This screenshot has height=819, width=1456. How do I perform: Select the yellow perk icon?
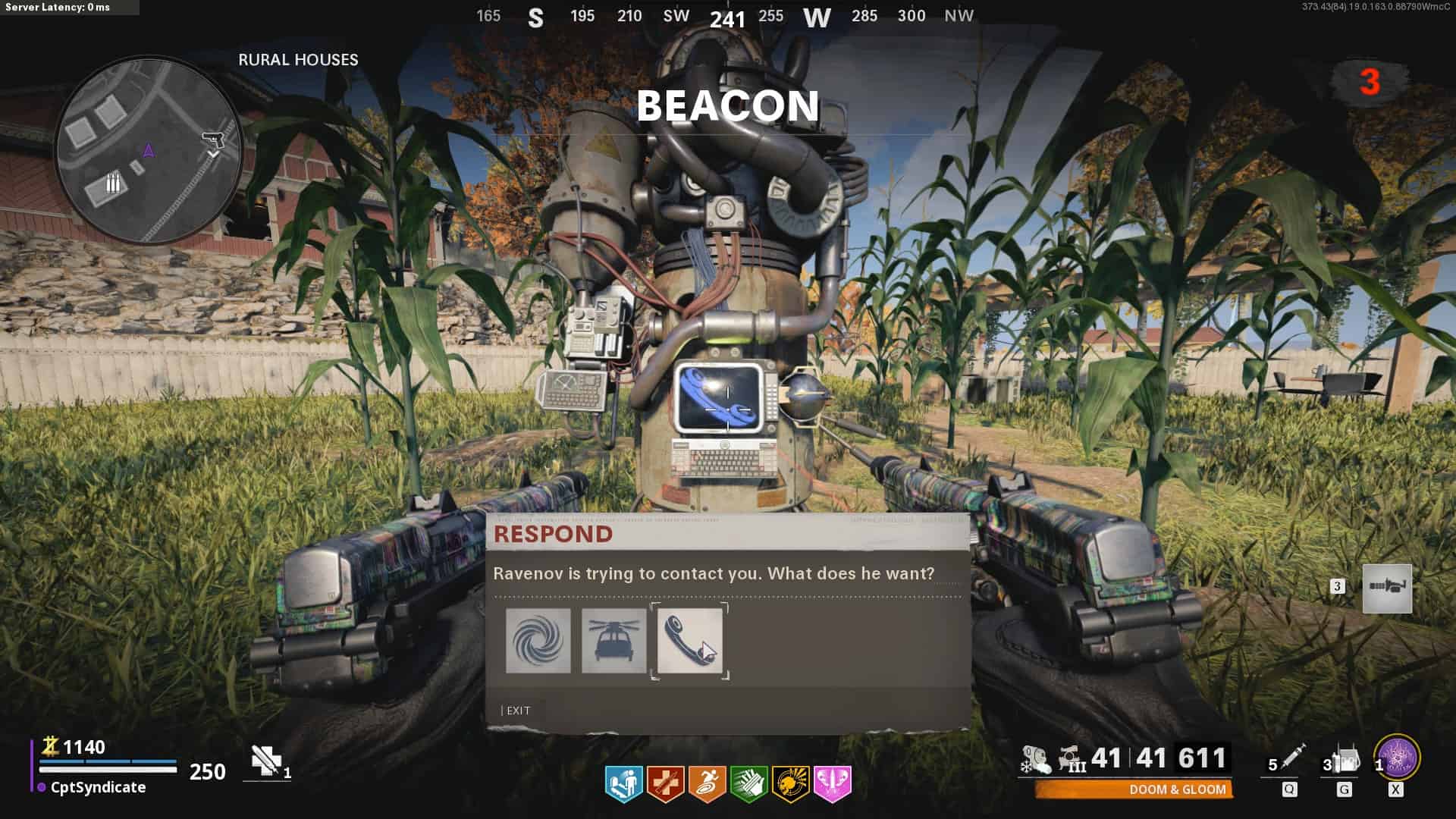(x=790, y=783)
